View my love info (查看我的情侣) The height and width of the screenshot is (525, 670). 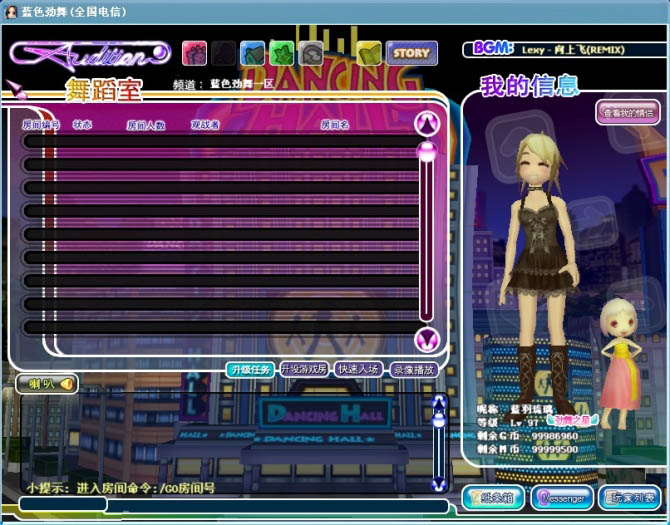pyautogui.click(x=628, y=112)
